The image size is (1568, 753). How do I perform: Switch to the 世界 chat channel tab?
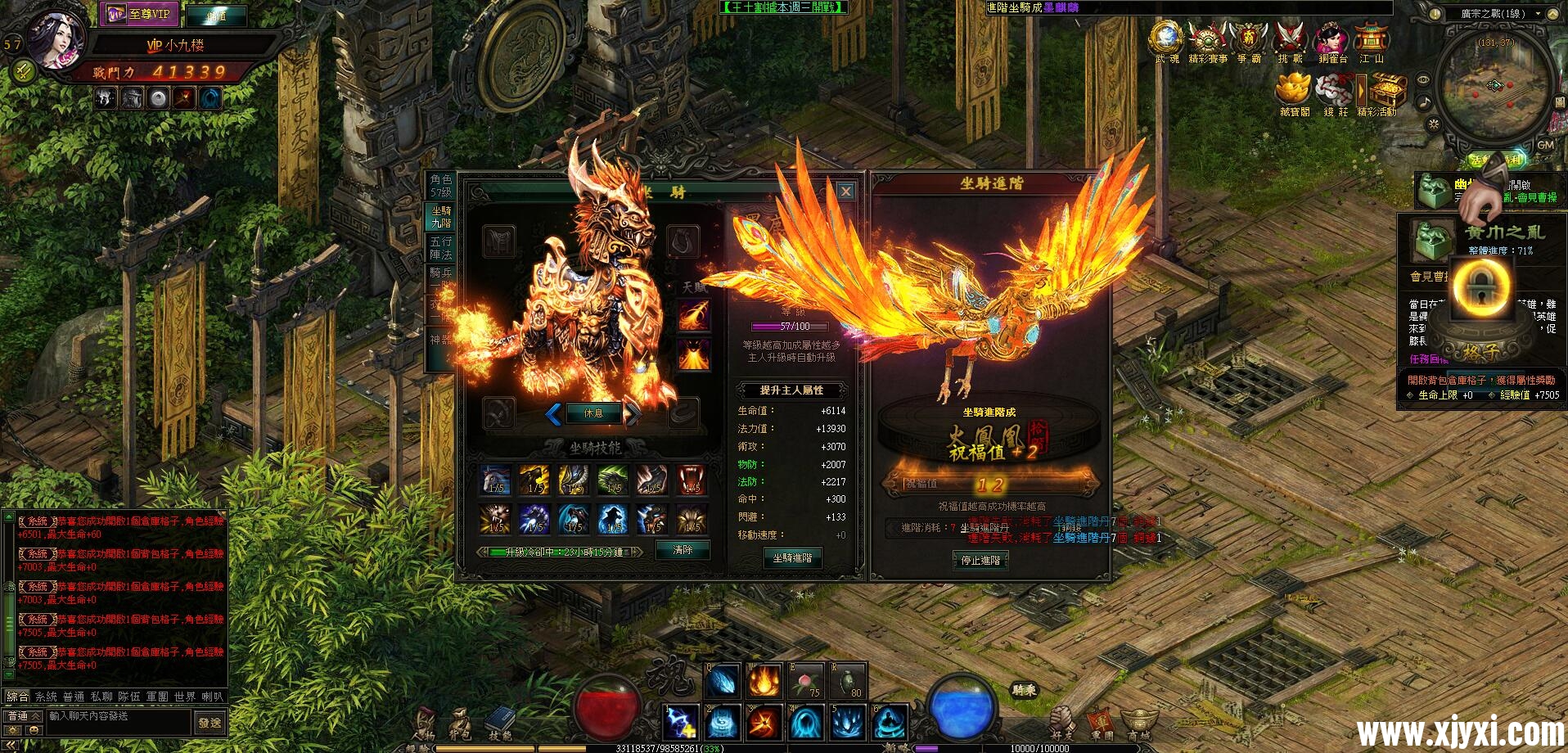[x=183, y=697]
